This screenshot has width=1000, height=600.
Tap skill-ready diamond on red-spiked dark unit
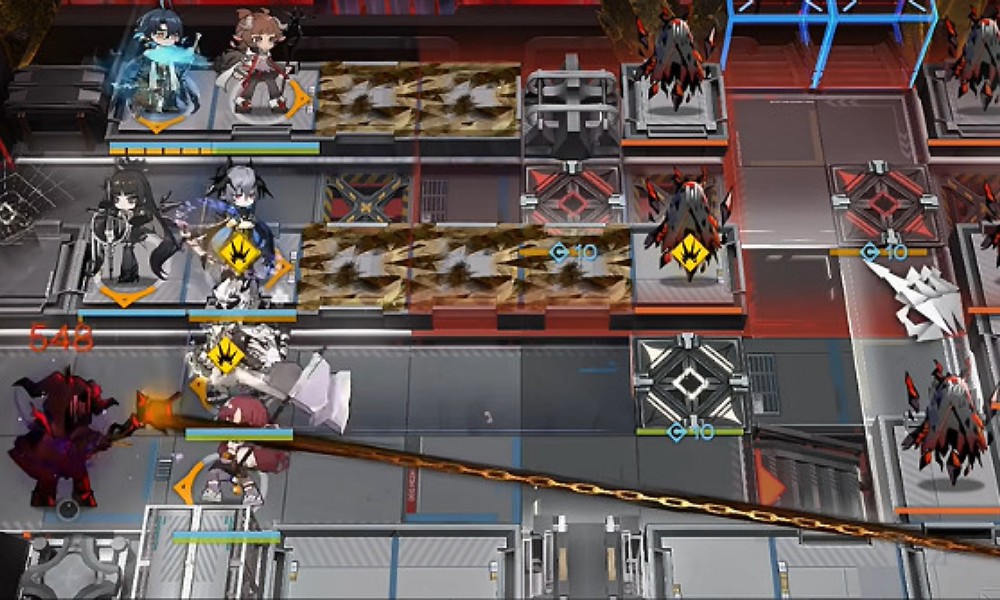689,252
